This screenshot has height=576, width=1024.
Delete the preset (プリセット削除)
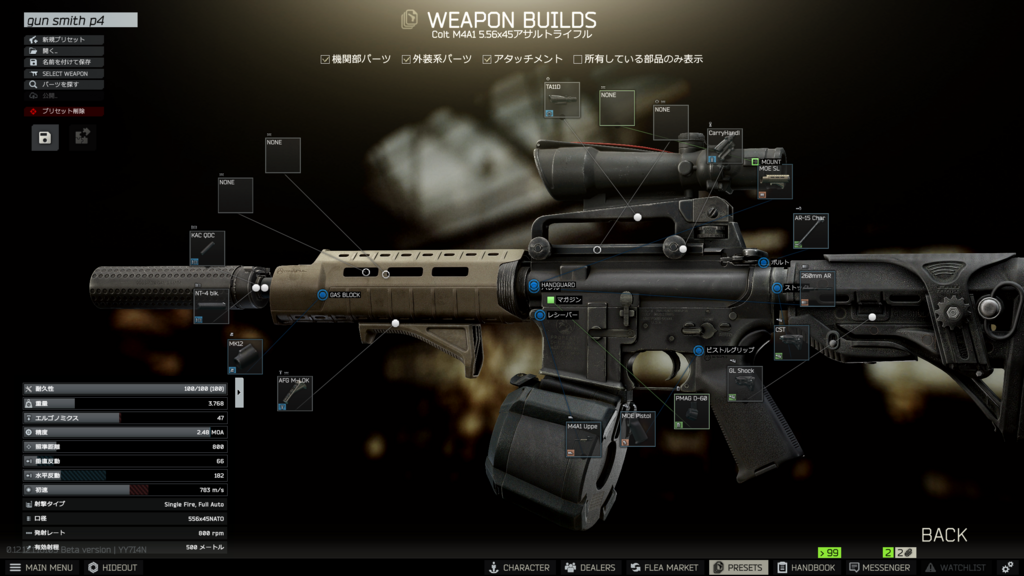coord(63,112)
